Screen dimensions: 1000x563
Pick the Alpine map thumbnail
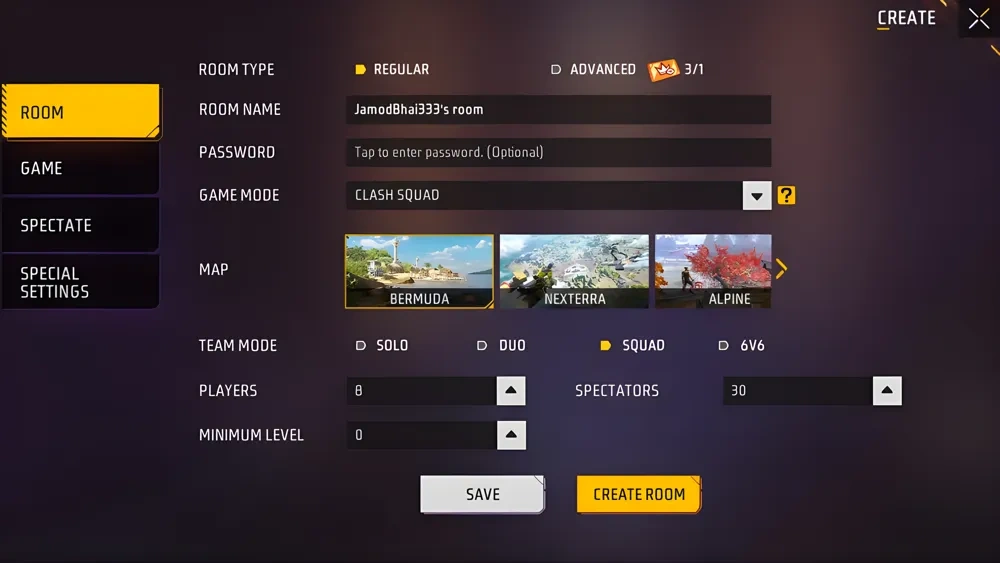pyautogui.click(x=712, y=271)
